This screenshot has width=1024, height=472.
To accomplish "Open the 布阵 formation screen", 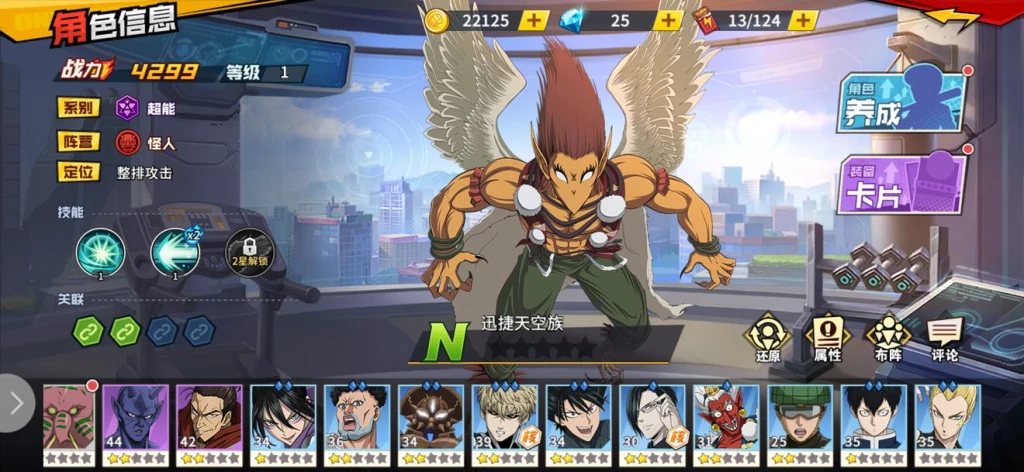I will pos(887,338).
